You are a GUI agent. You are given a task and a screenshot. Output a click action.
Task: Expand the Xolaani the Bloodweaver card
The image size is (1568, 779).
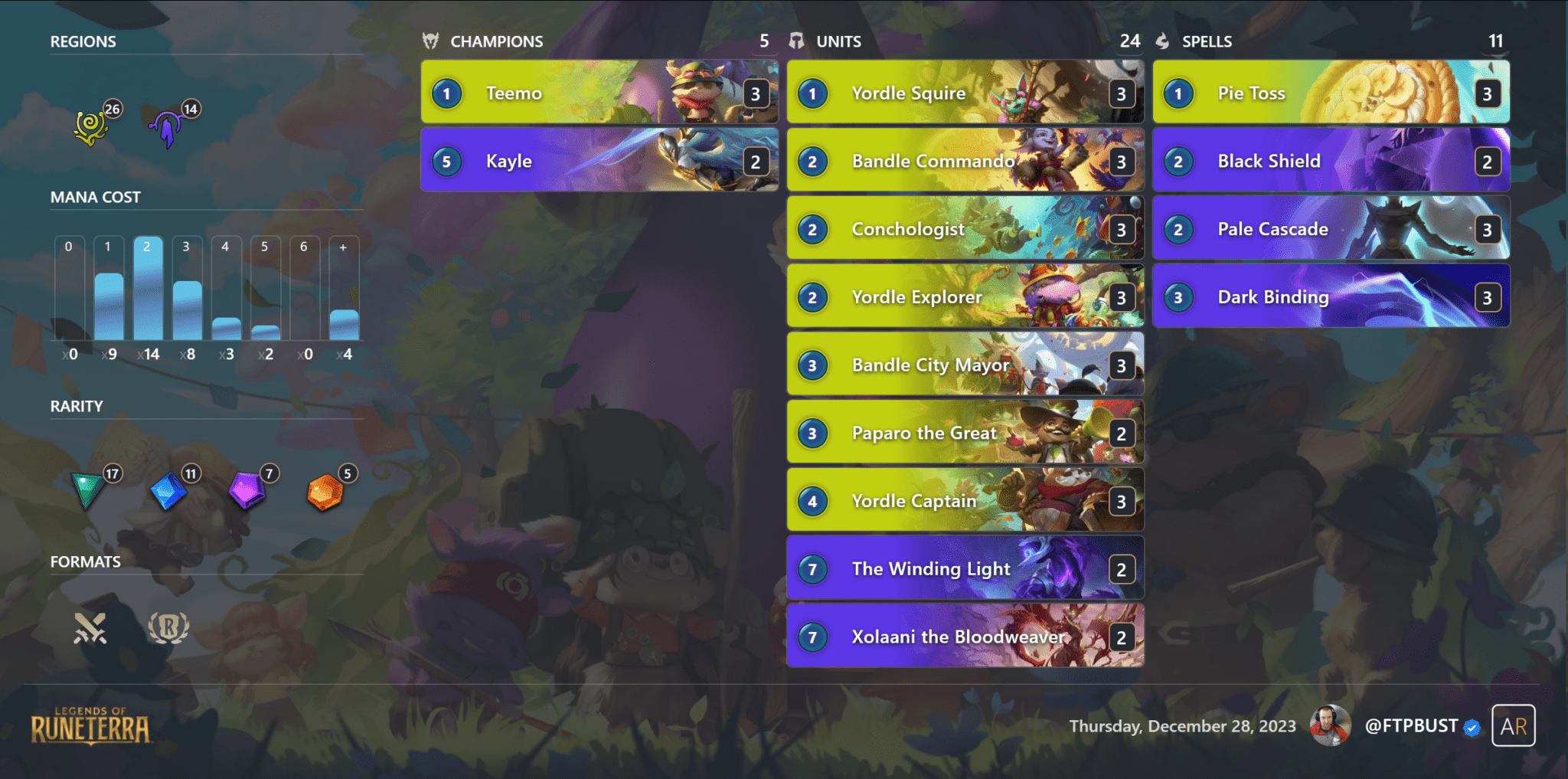pos(965,637)
